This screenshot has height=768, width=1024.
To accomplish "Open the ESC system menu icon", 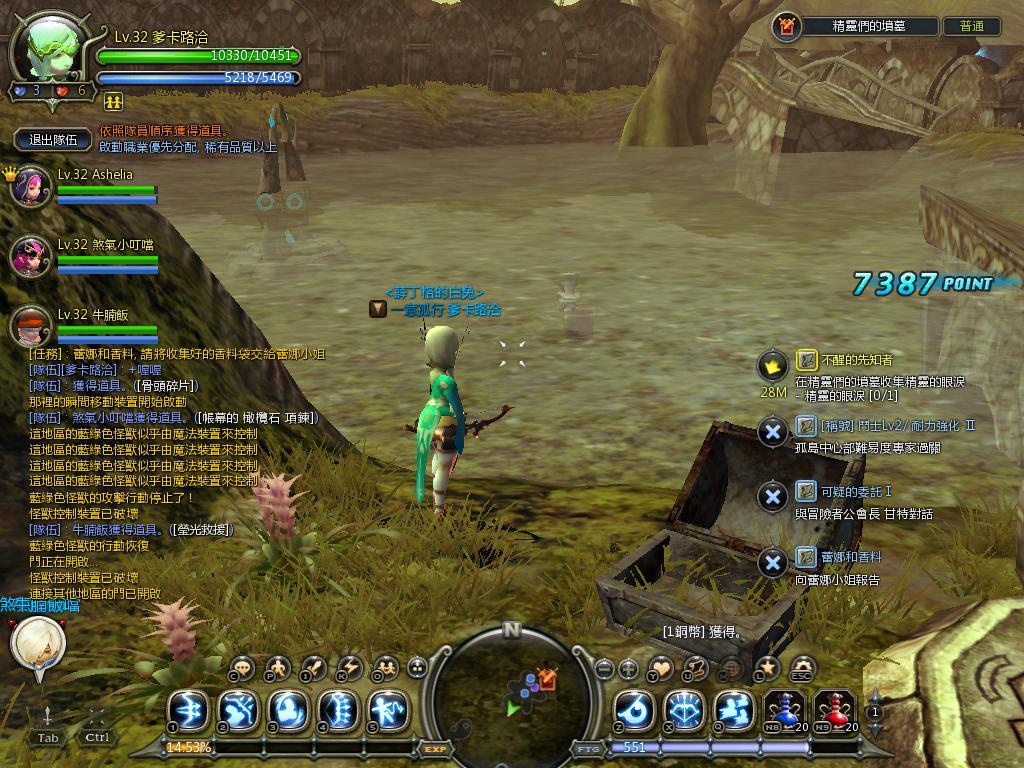I will 802,668.
